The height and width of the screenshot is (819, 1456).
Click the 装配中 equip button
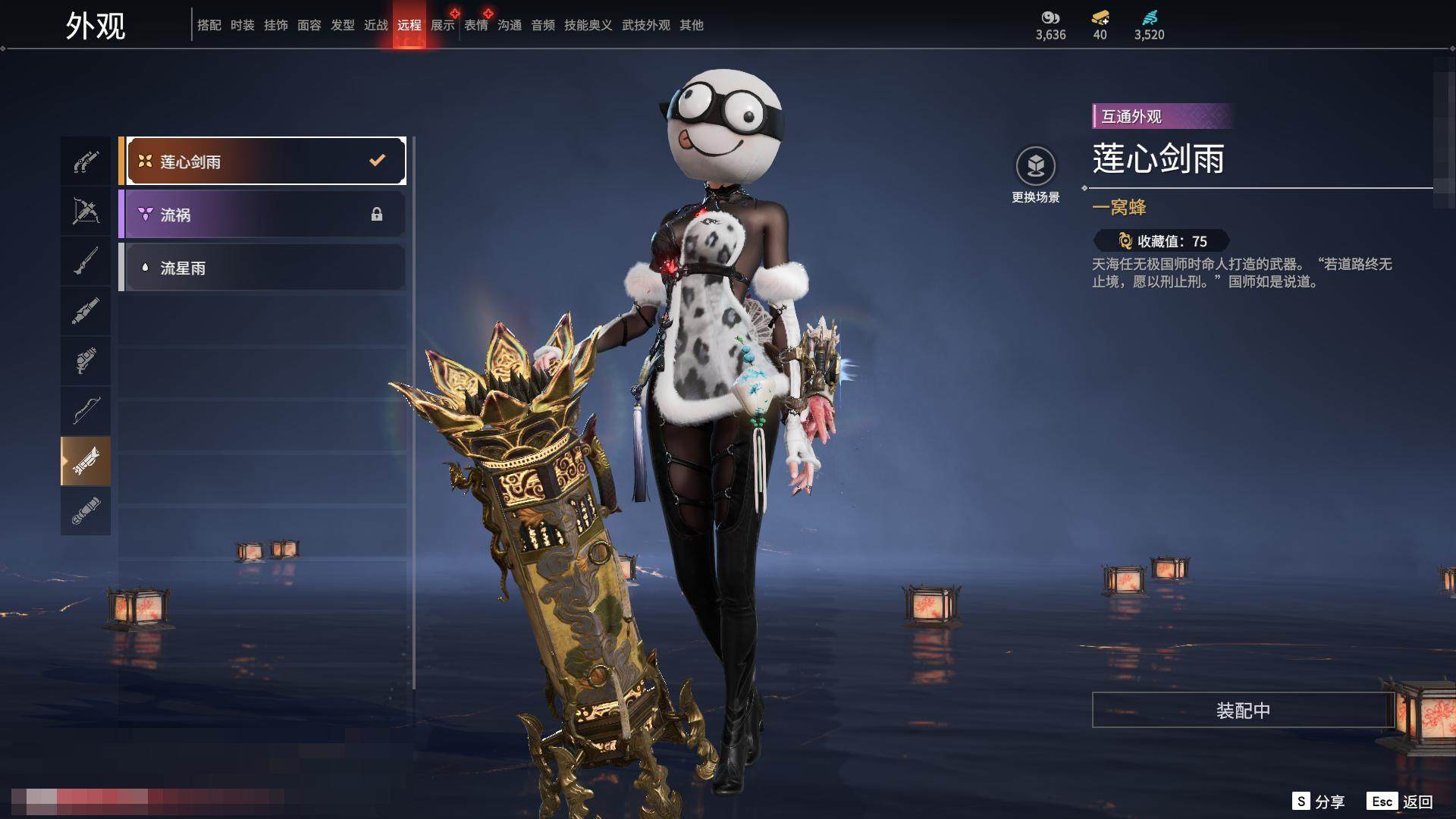pos(1243,710)
